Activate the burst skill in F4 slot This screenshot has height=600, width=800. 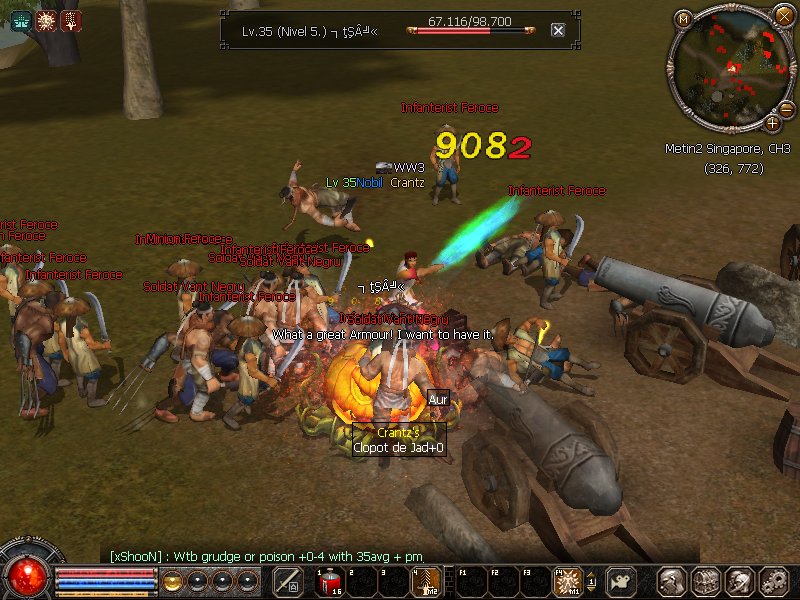(x=569, y=581)
